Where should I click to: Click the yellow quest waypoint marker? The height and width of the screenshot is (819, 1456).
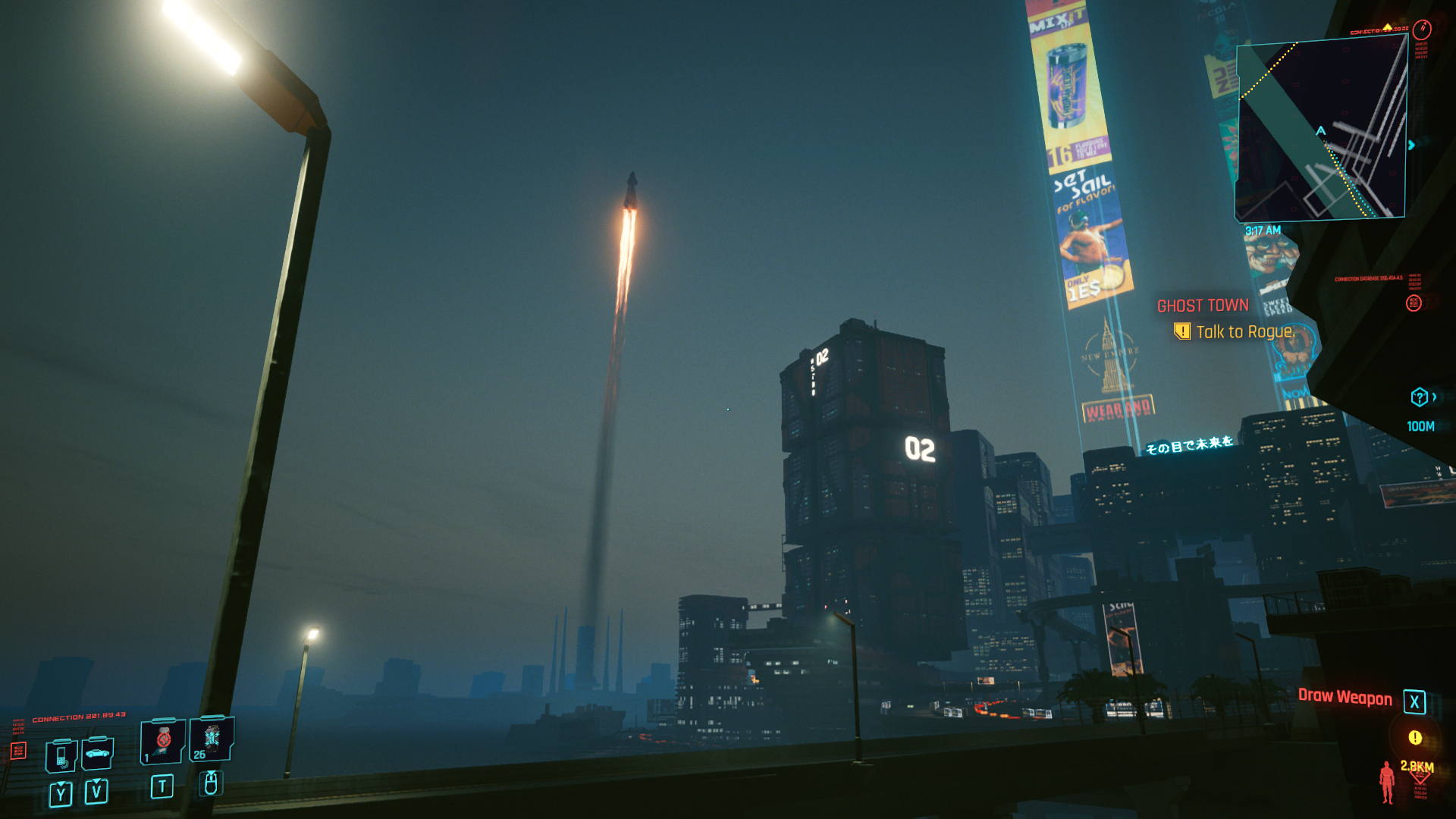(1415, 737)
